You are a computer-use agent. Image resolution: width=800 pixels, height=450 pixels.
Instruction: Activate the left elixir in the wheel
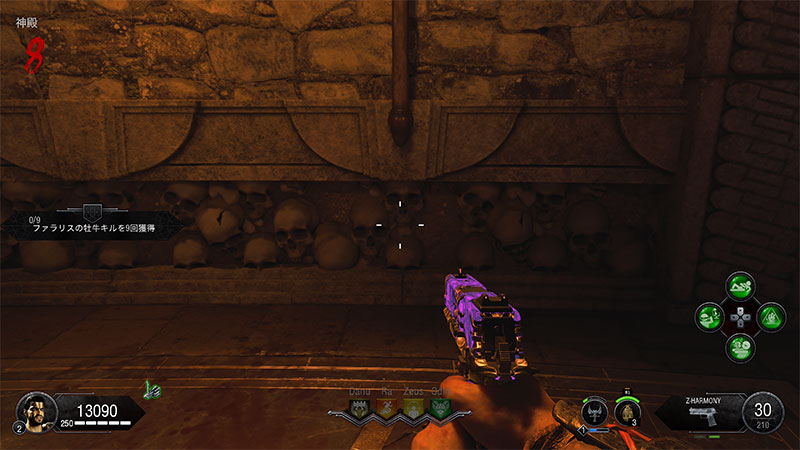[709, 318]
